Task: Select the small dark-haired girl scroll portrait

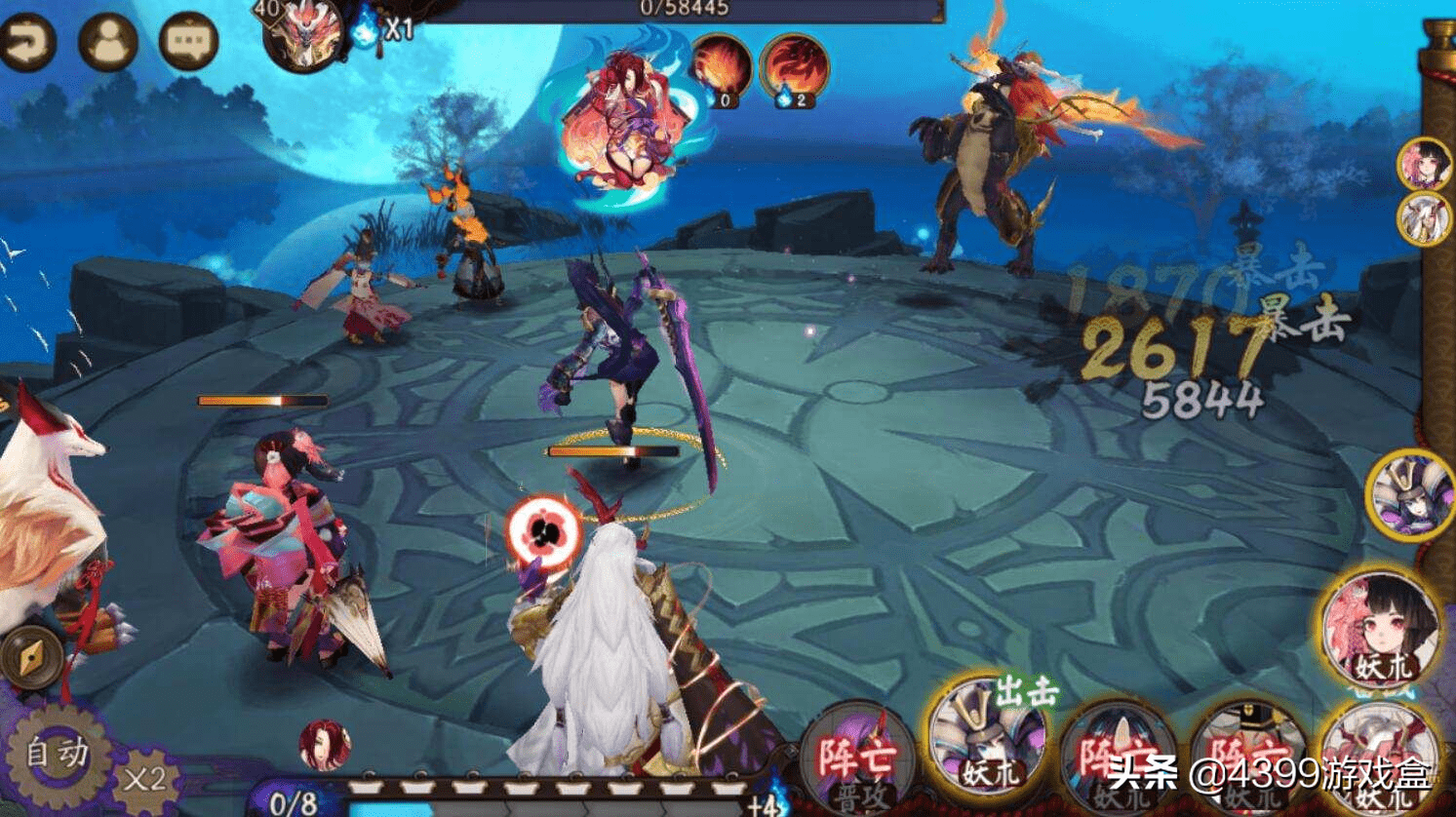Action: pyautogui.click(x=1423, y=164)
